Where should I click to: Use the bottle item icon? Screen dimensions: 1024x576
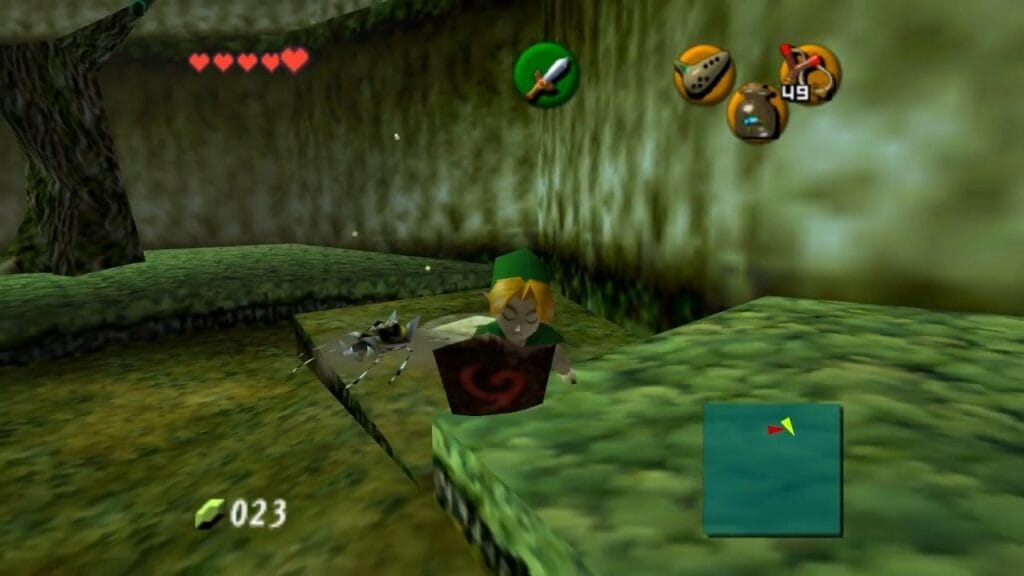point(757,113)
